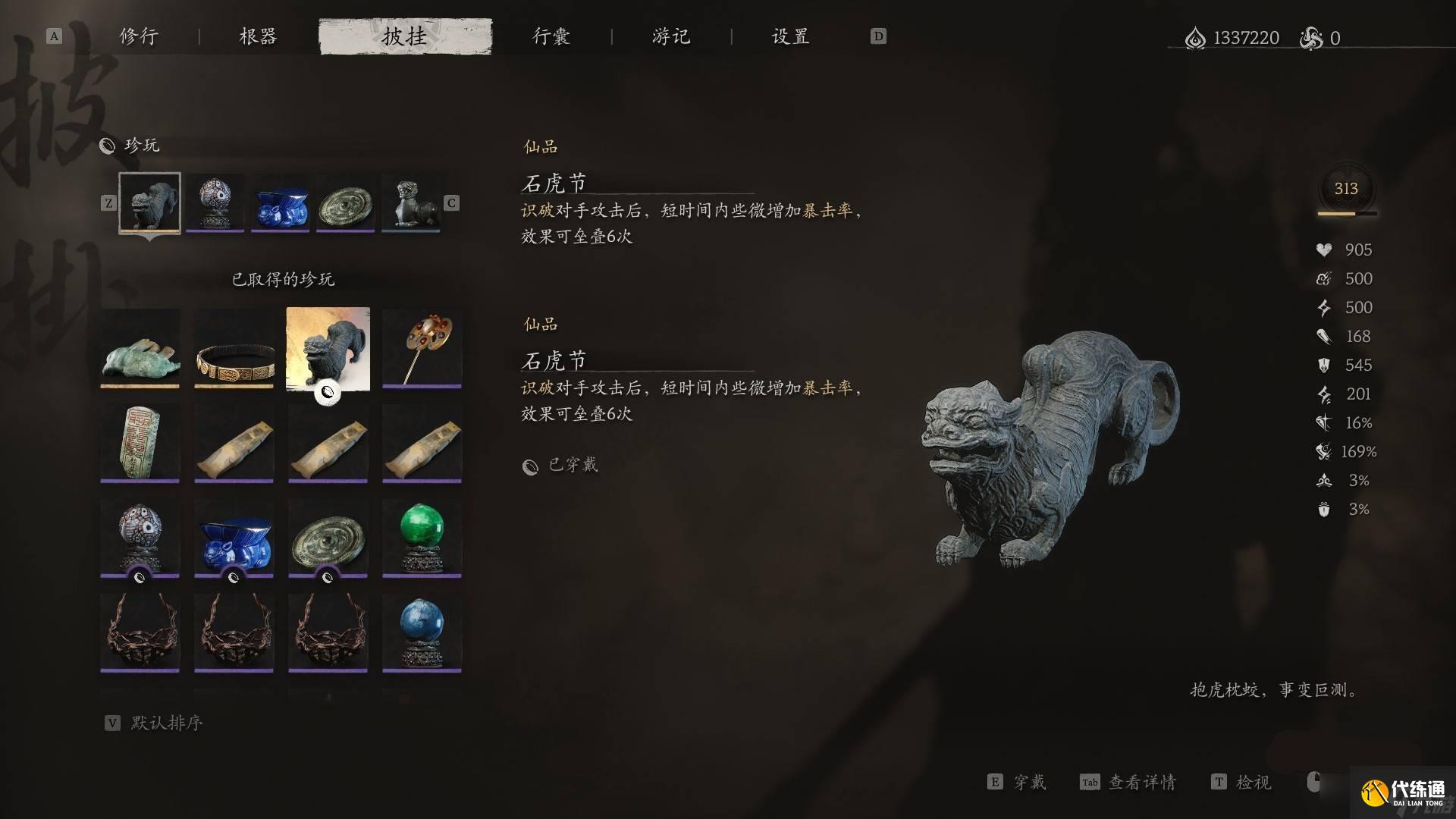
Task: Select the green orb curio thumbnail
Action: tap(422, 532)
